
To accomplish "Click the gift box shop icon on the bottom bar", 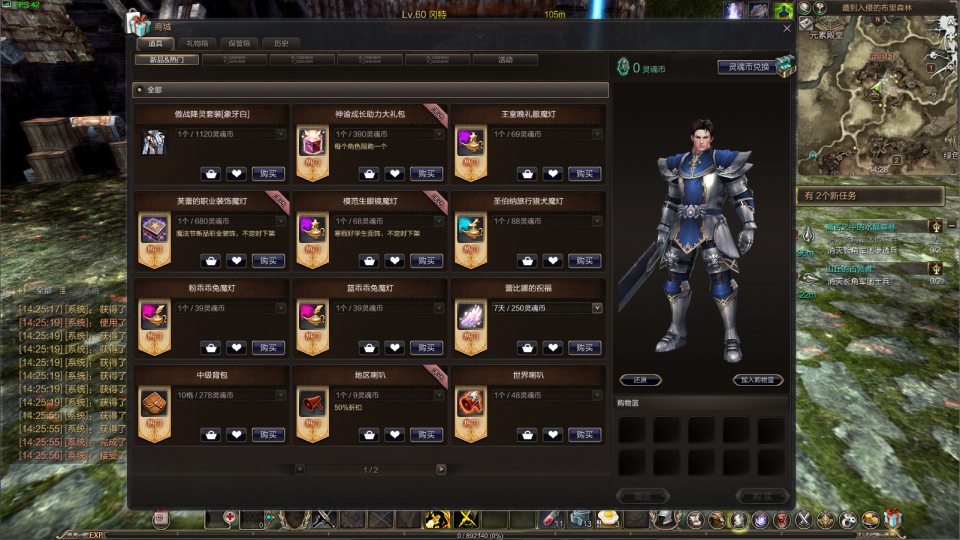I will (892, 519).
